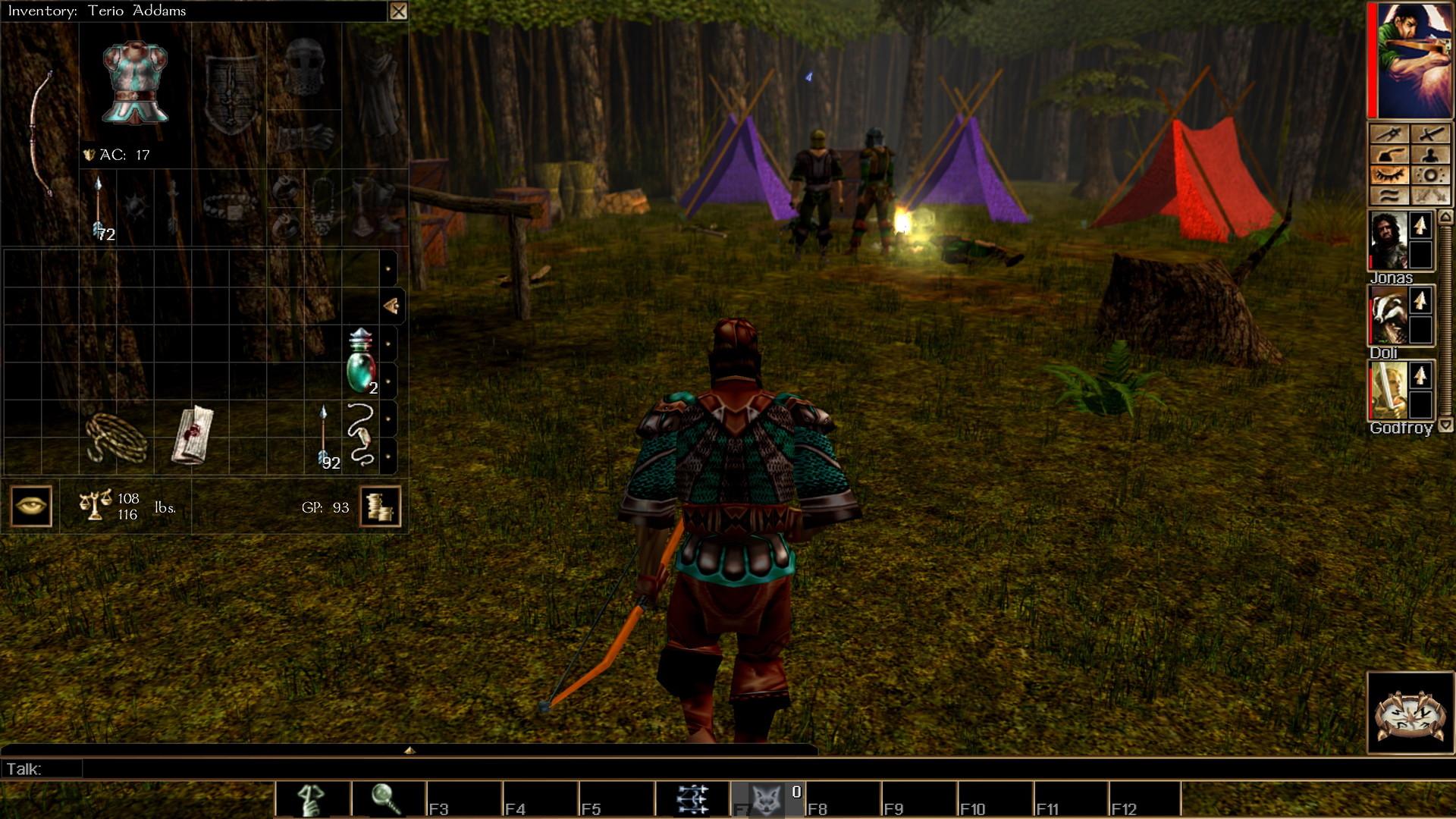Click the empty F3 quickbar slot
This screenshot has height=819, width=1456.
463,797
